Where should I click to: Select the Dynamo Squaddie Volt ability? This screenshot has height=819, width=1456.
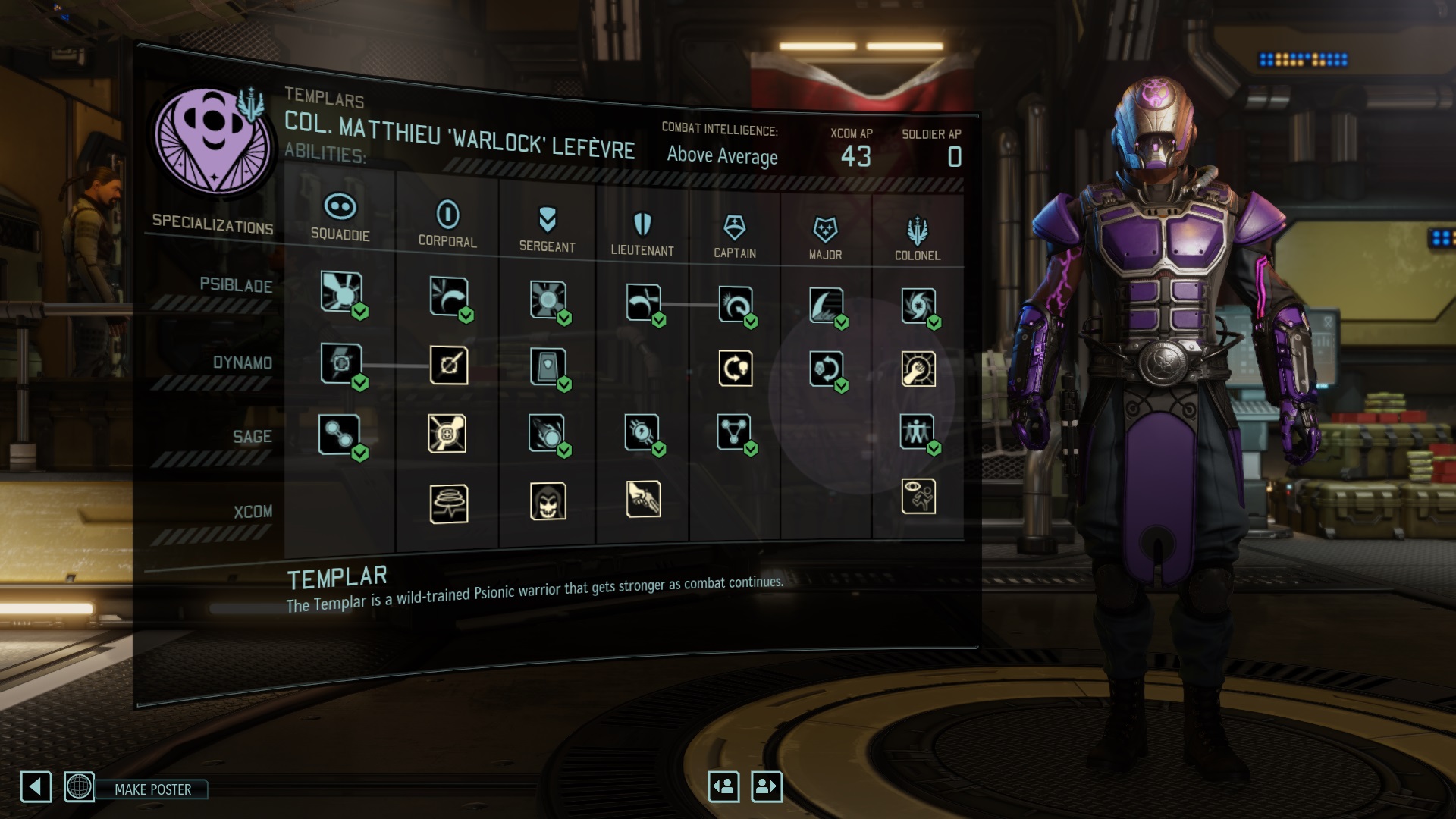point(341,362)
